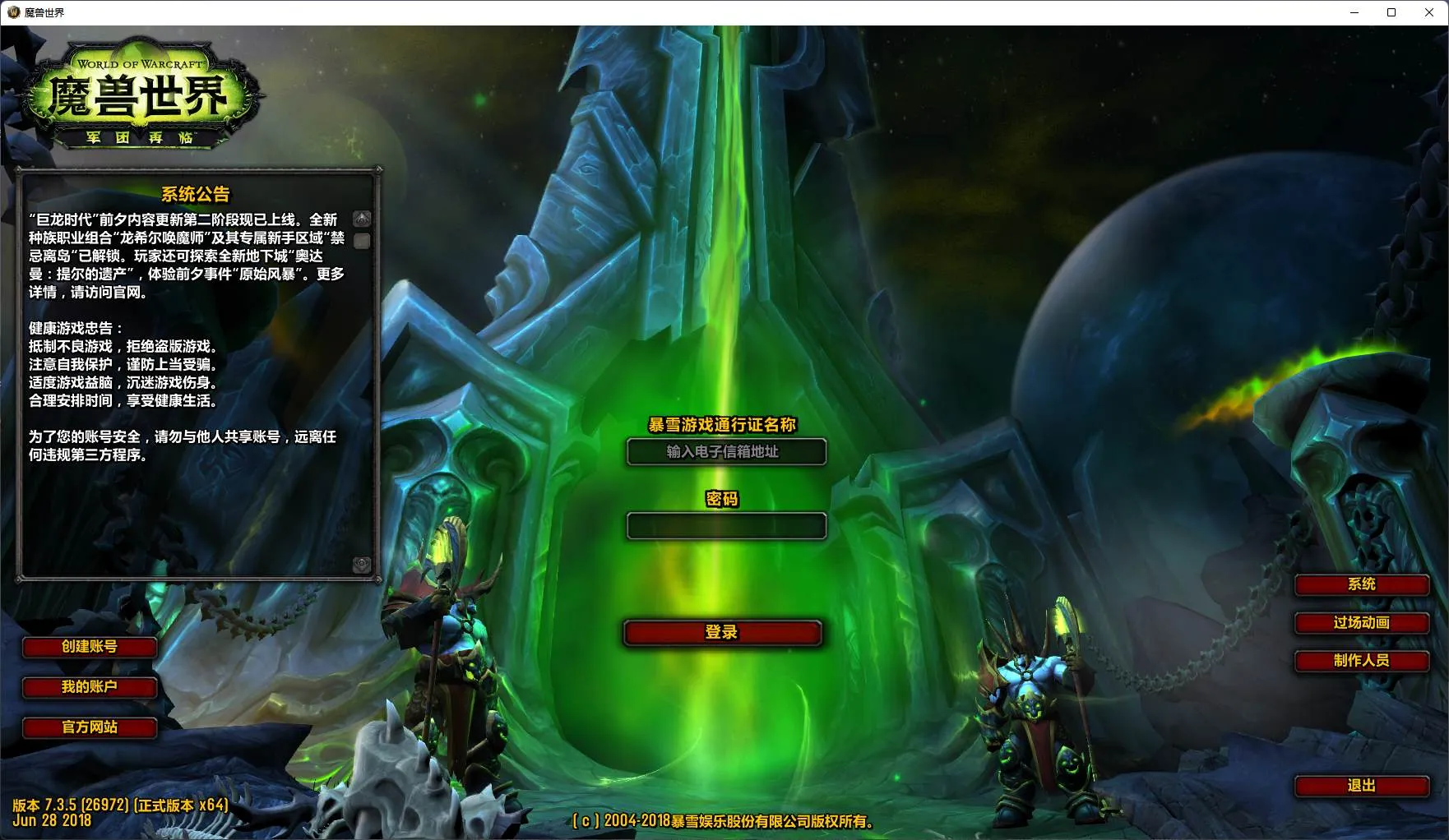Quit the game with 退出
The height and width of the screenshot is (840, 1449).
tap(1362, 786)
